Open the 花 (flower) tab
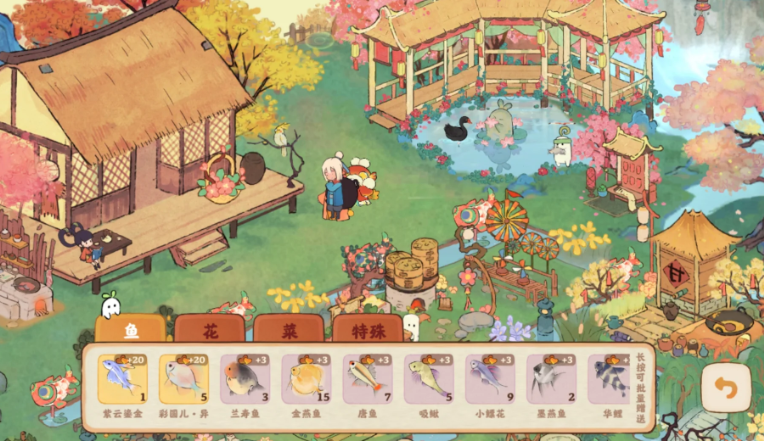The height and width of the screenshot is (441, 764). pyautogui.click(x=209, y=329)
